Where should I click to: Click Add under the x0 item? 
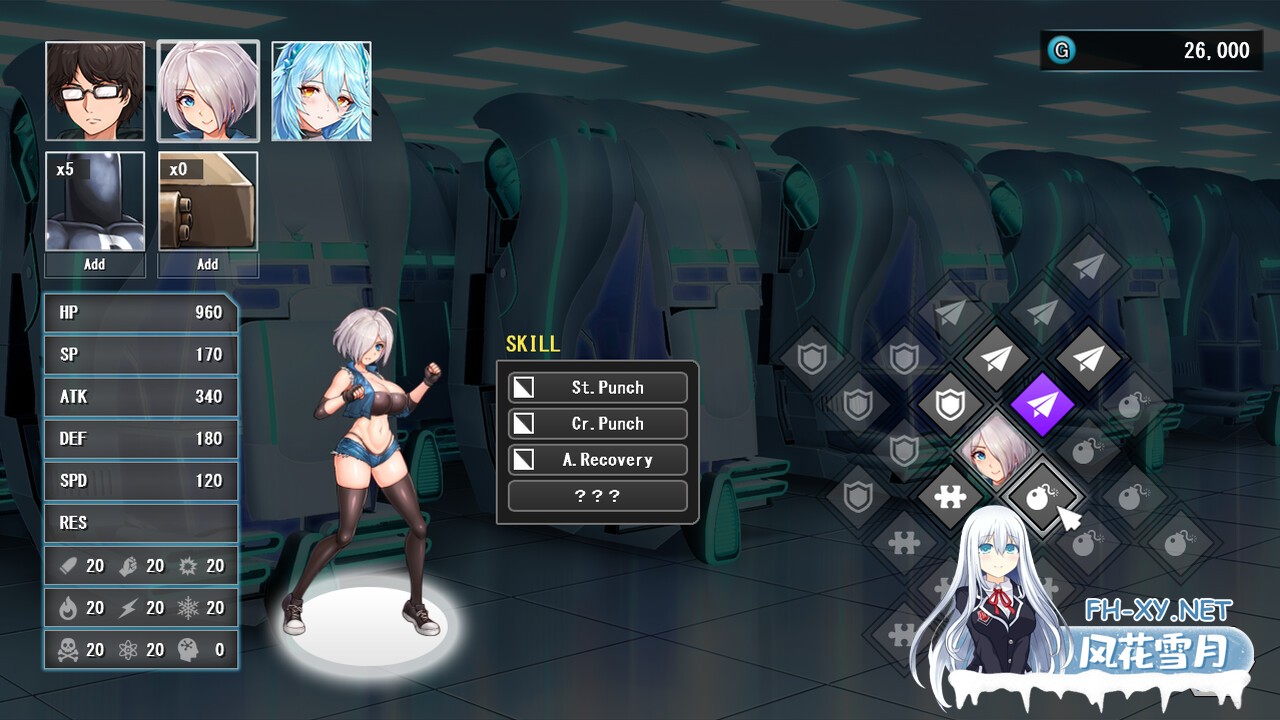(208, 265)
